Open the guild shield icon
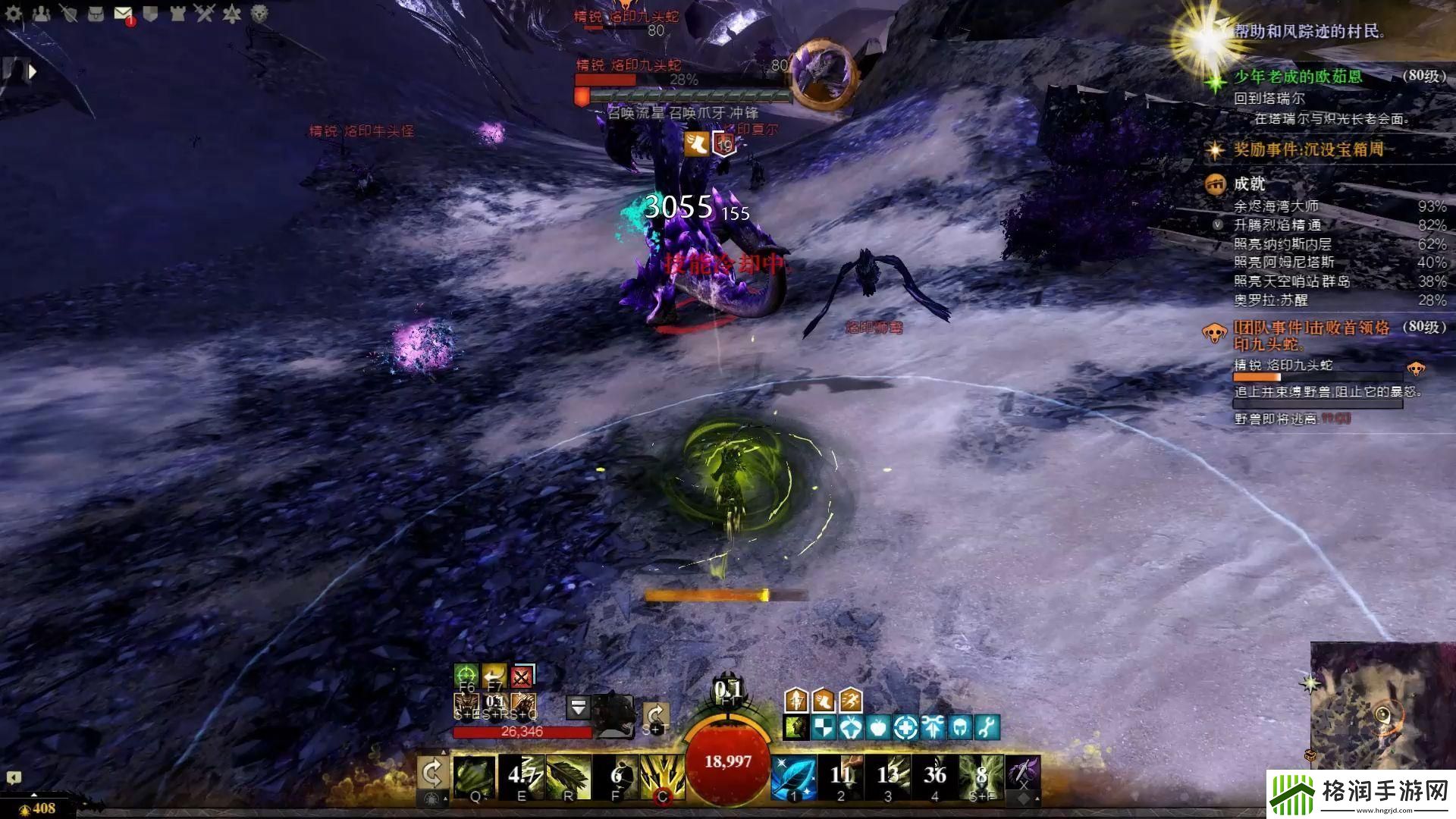This screenshot has height=819, width=1456. click(x=150, y=14)
